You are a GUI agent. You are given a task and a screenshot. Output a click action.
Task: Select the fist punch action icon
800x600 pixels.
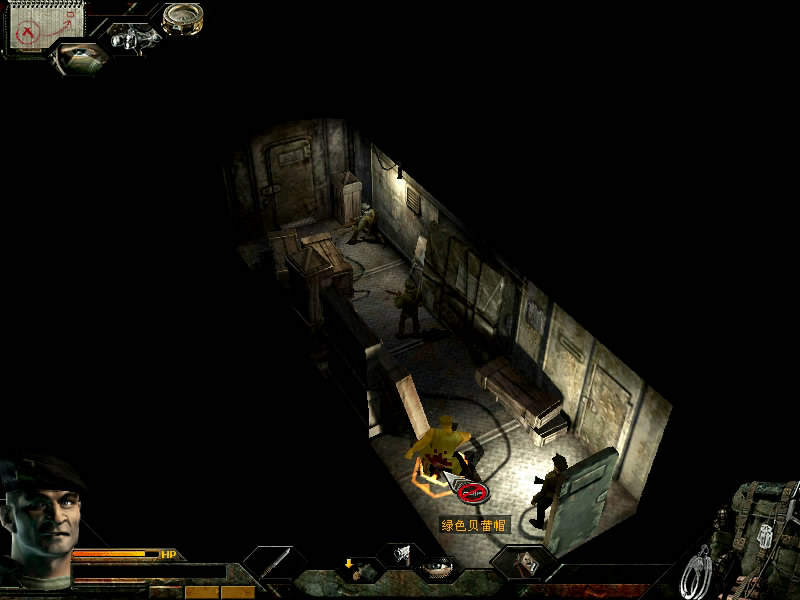click(x=400, y=553)
